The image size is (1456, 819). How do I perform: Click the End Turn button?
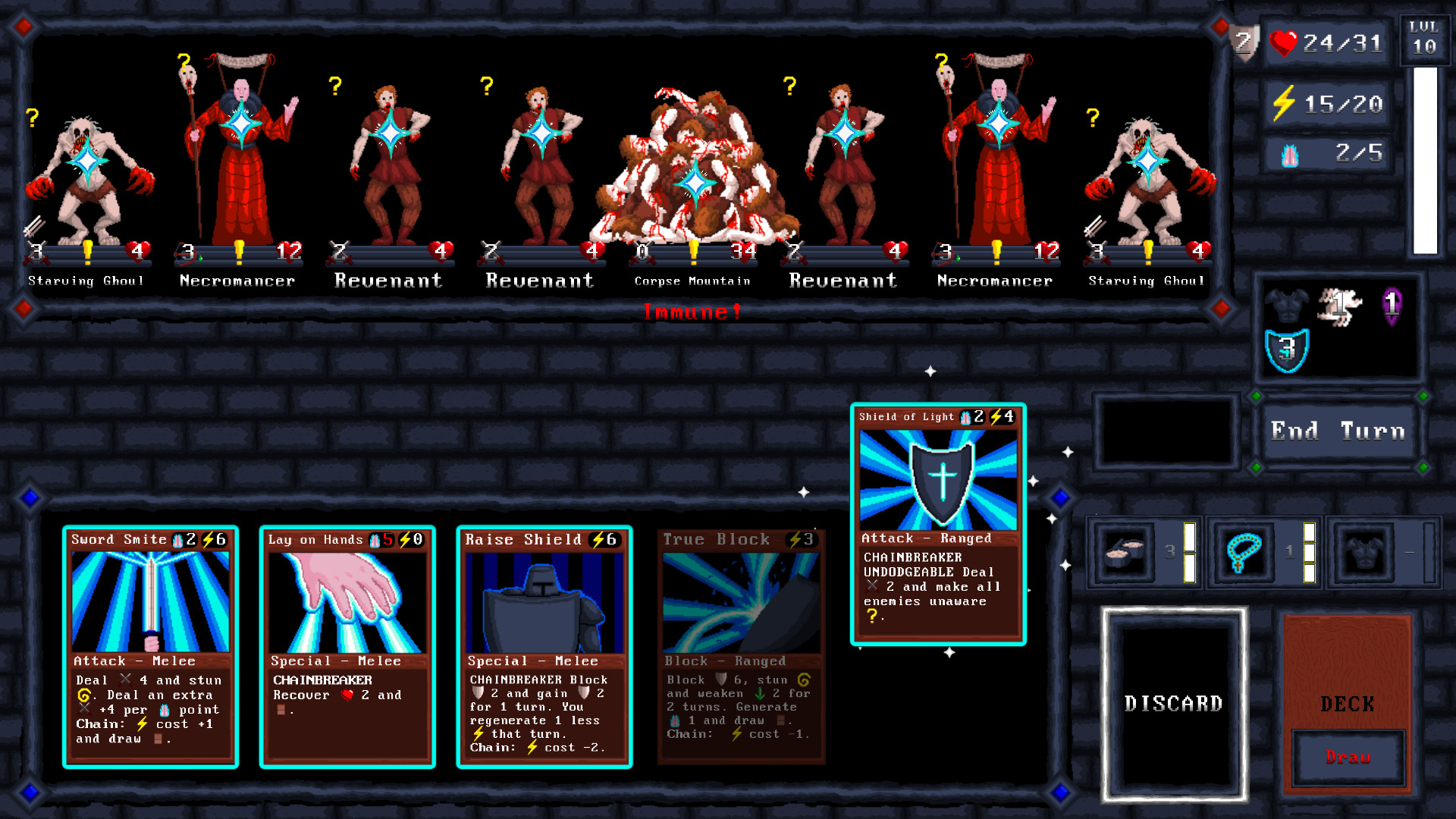tap(1338, 431)
